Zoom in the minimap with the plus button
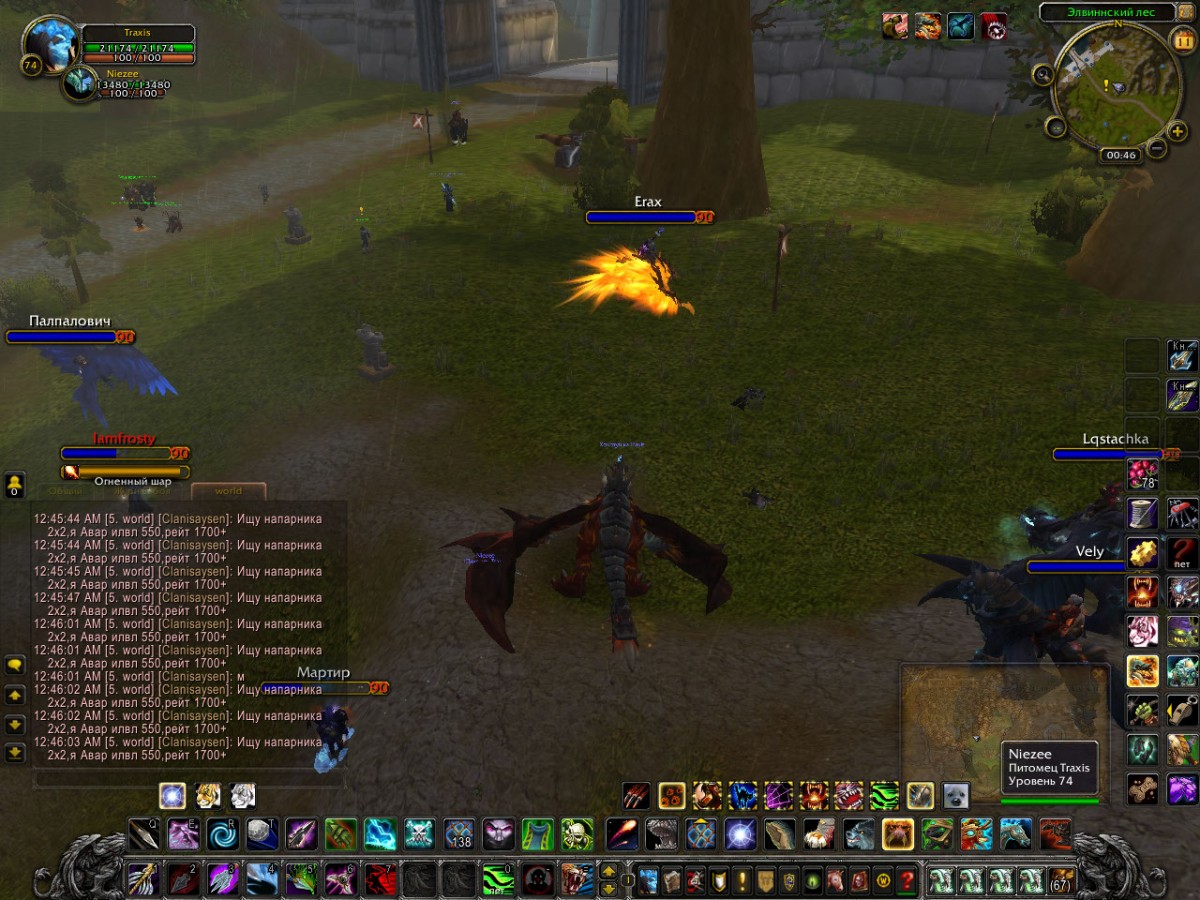1200x900 pixels. (1177, 132)
